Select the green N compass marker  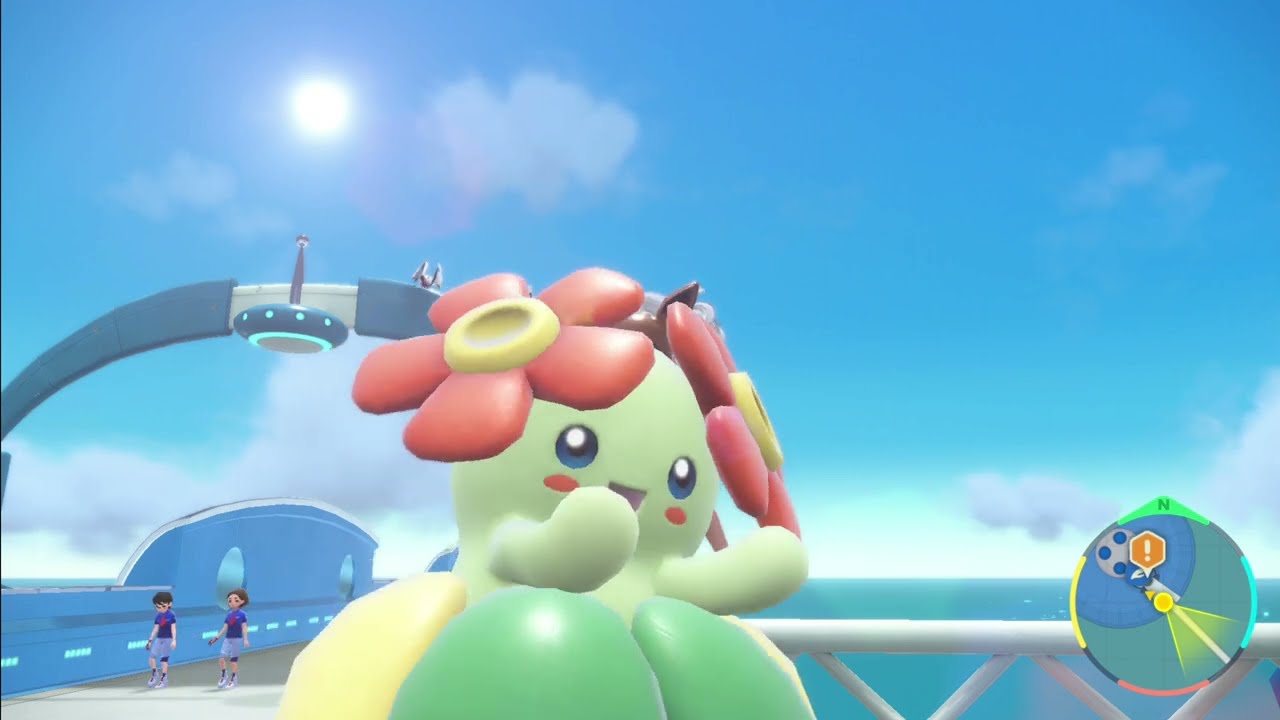point(1162,504)
